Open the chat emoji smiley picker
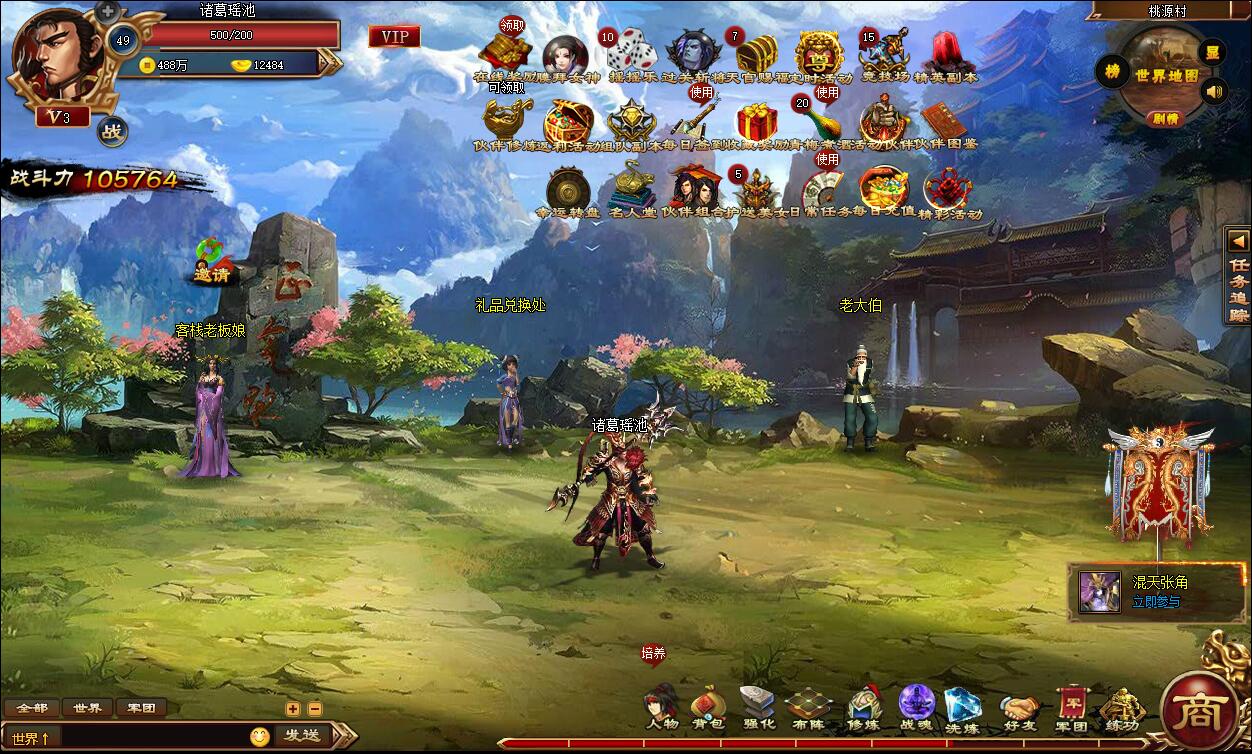The width and height of the screenshot is (1252, 754). [x=260, y=737]
